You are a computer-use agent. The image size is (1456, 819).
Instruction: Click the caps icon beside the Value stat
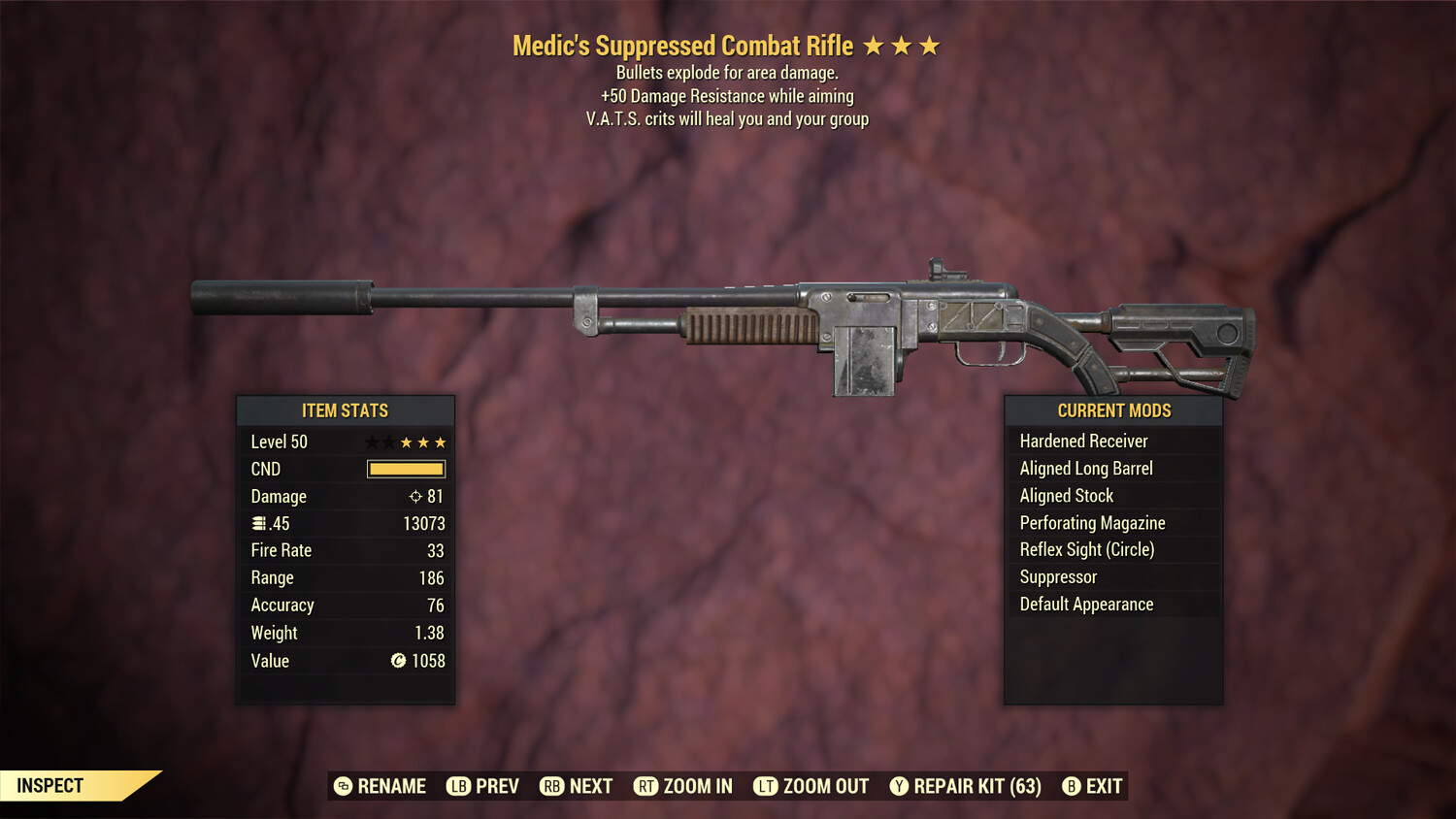click(397, 661)
